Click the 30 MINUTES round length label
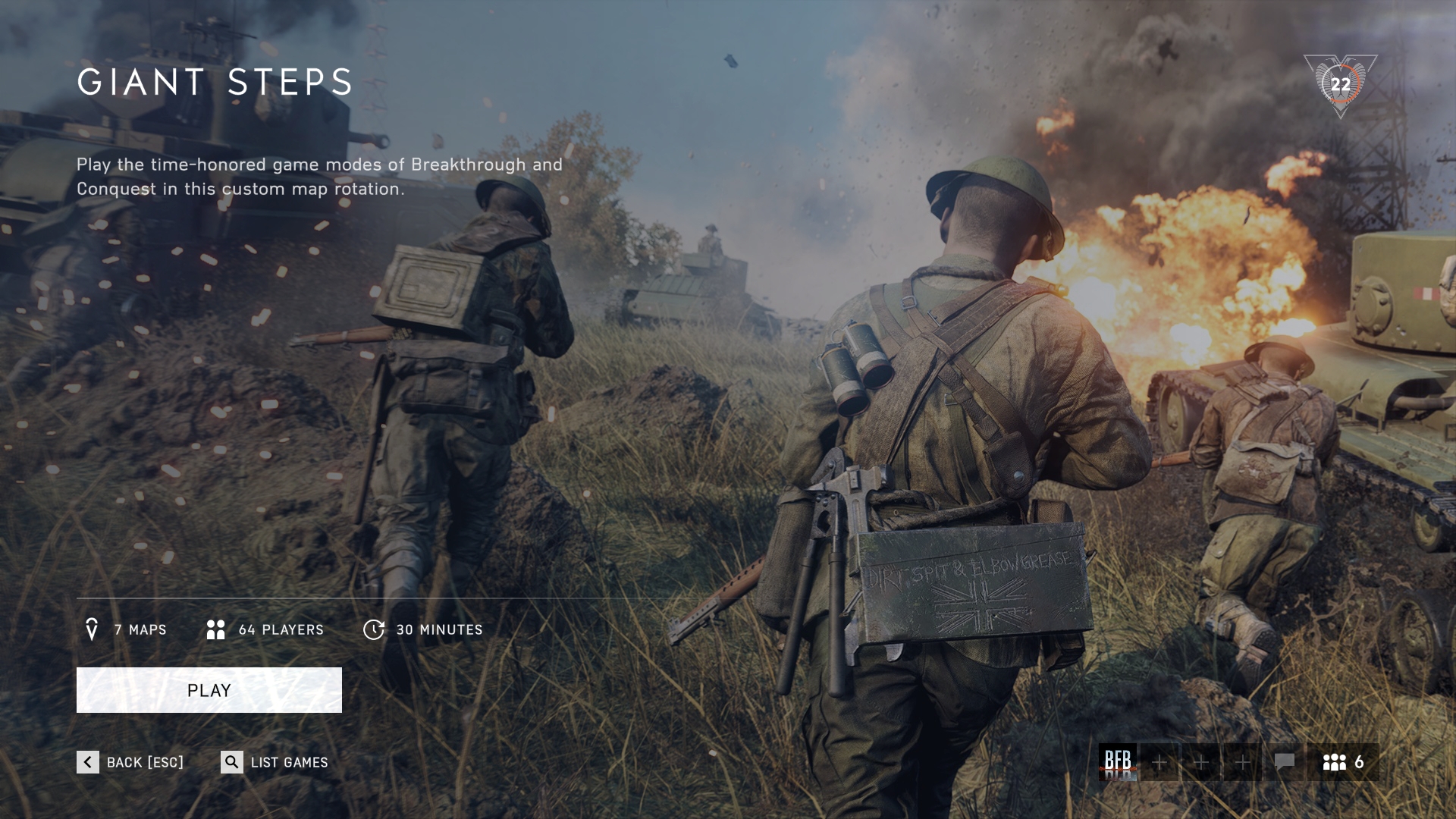Viewport: 1456px width, 819px height. (440, 629)
